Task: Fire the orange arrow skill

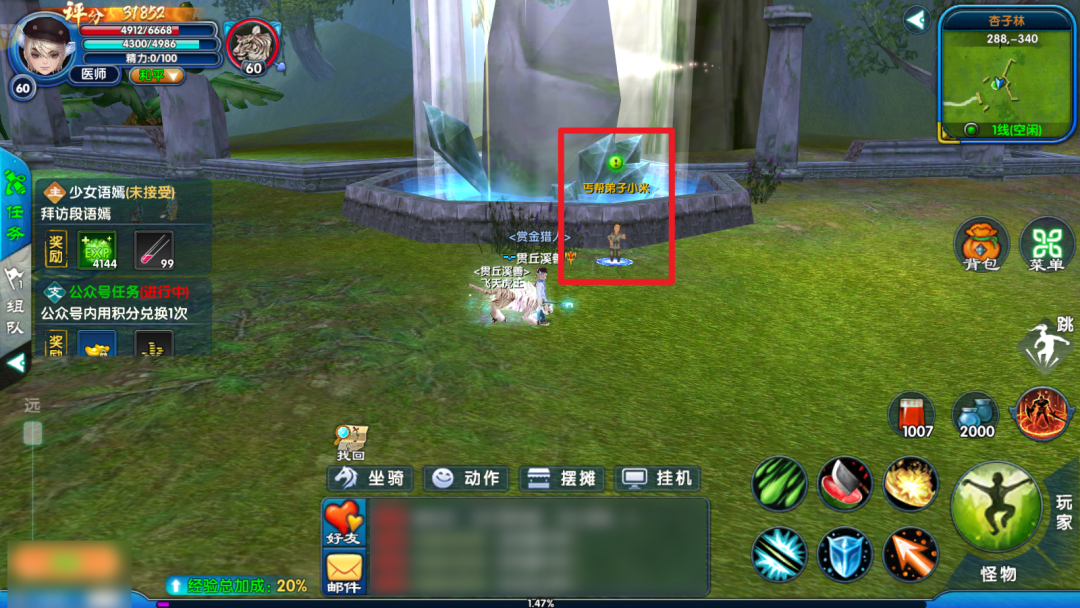Action: (910, 554)
